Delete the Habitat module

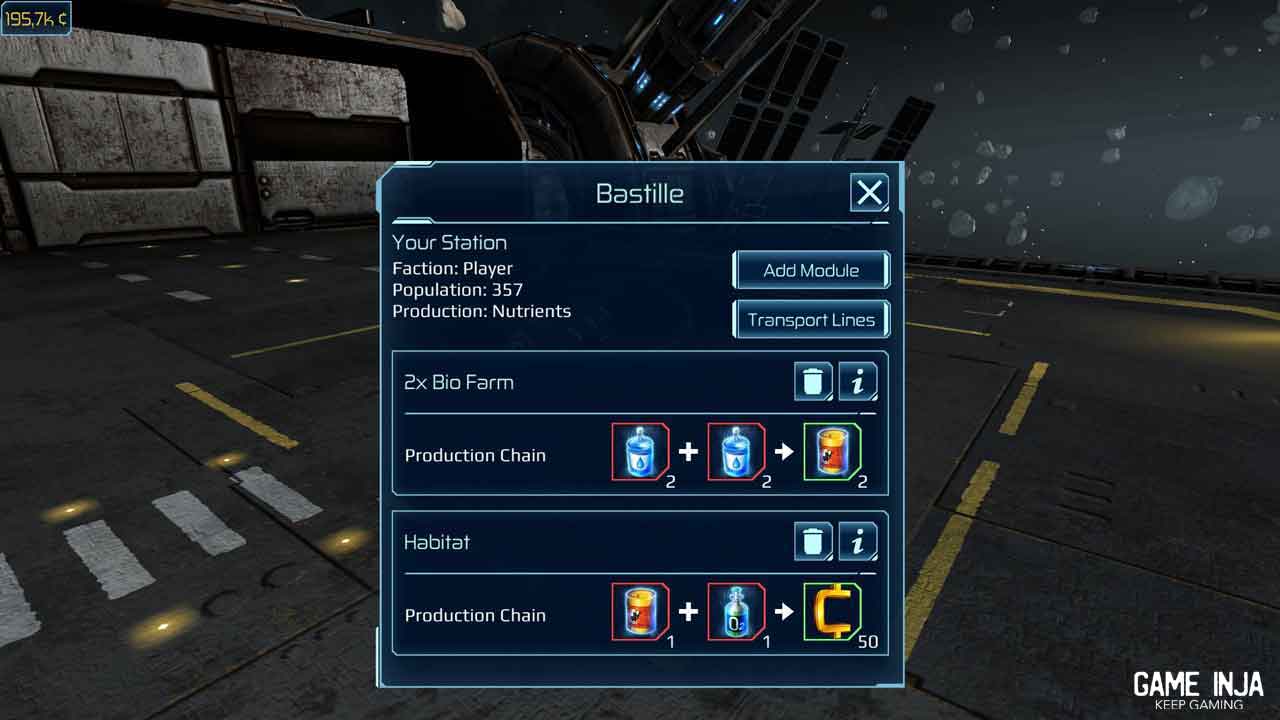pos(814,542)
